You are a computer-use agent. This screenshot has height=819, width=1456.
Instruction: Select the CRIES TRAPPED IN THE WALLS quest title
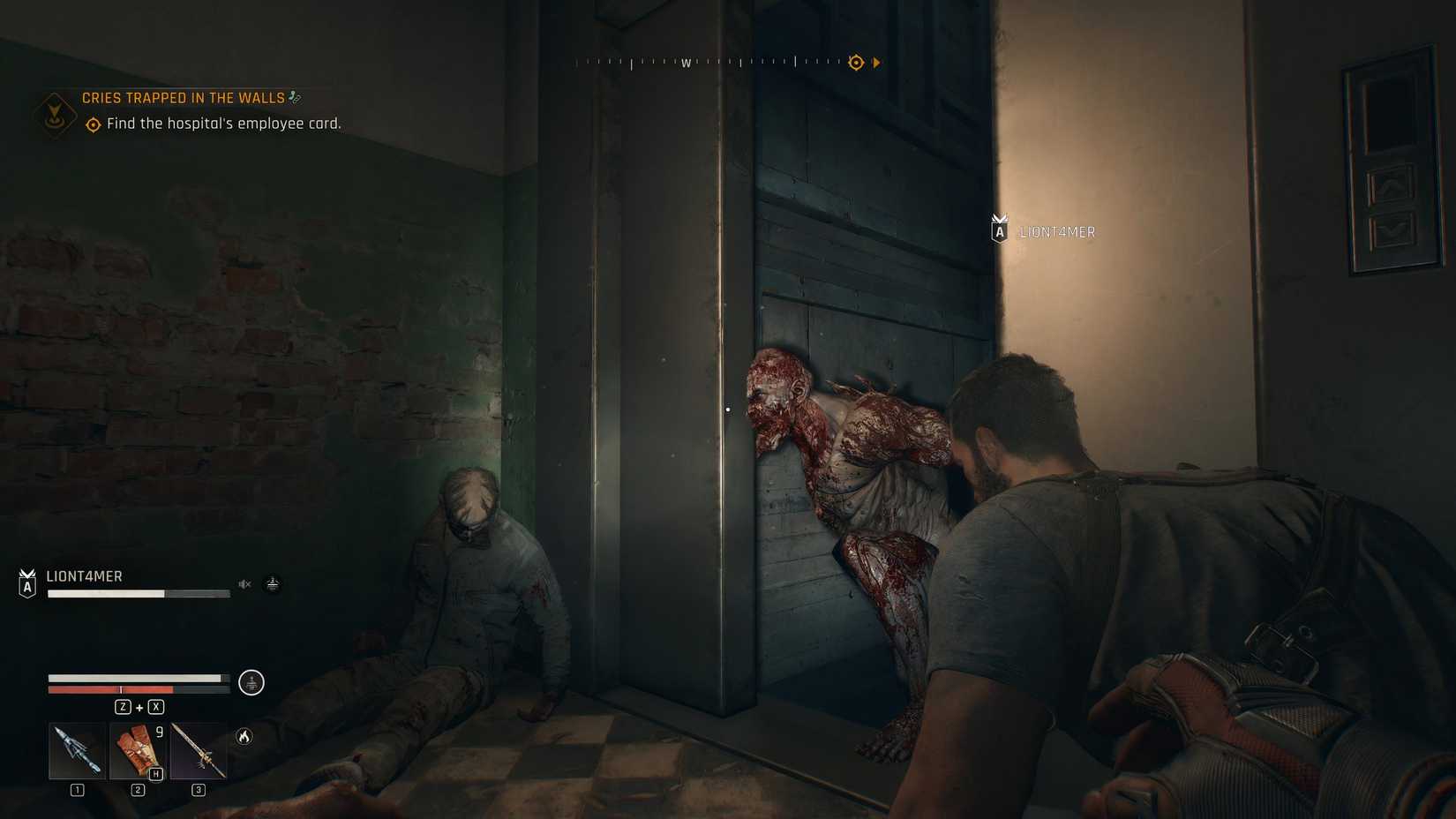[x=183, y=97]
